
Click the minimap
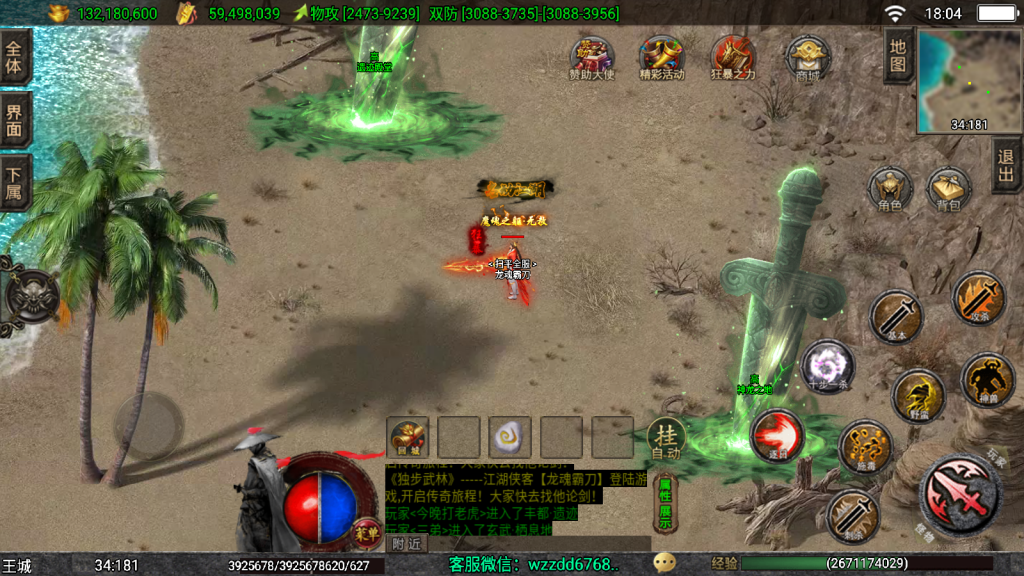pyautogui.click(x=968, y=81)
